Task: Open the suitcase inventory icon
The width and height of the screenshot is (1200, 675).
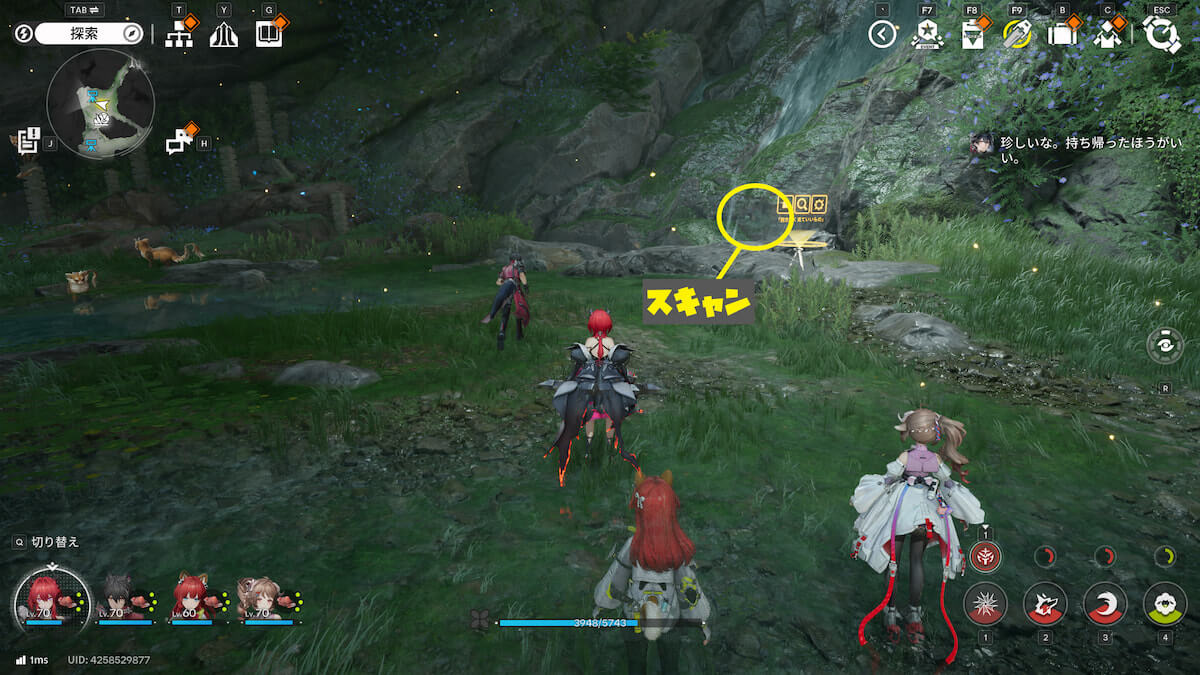Action: click(x=1061, y=35)
